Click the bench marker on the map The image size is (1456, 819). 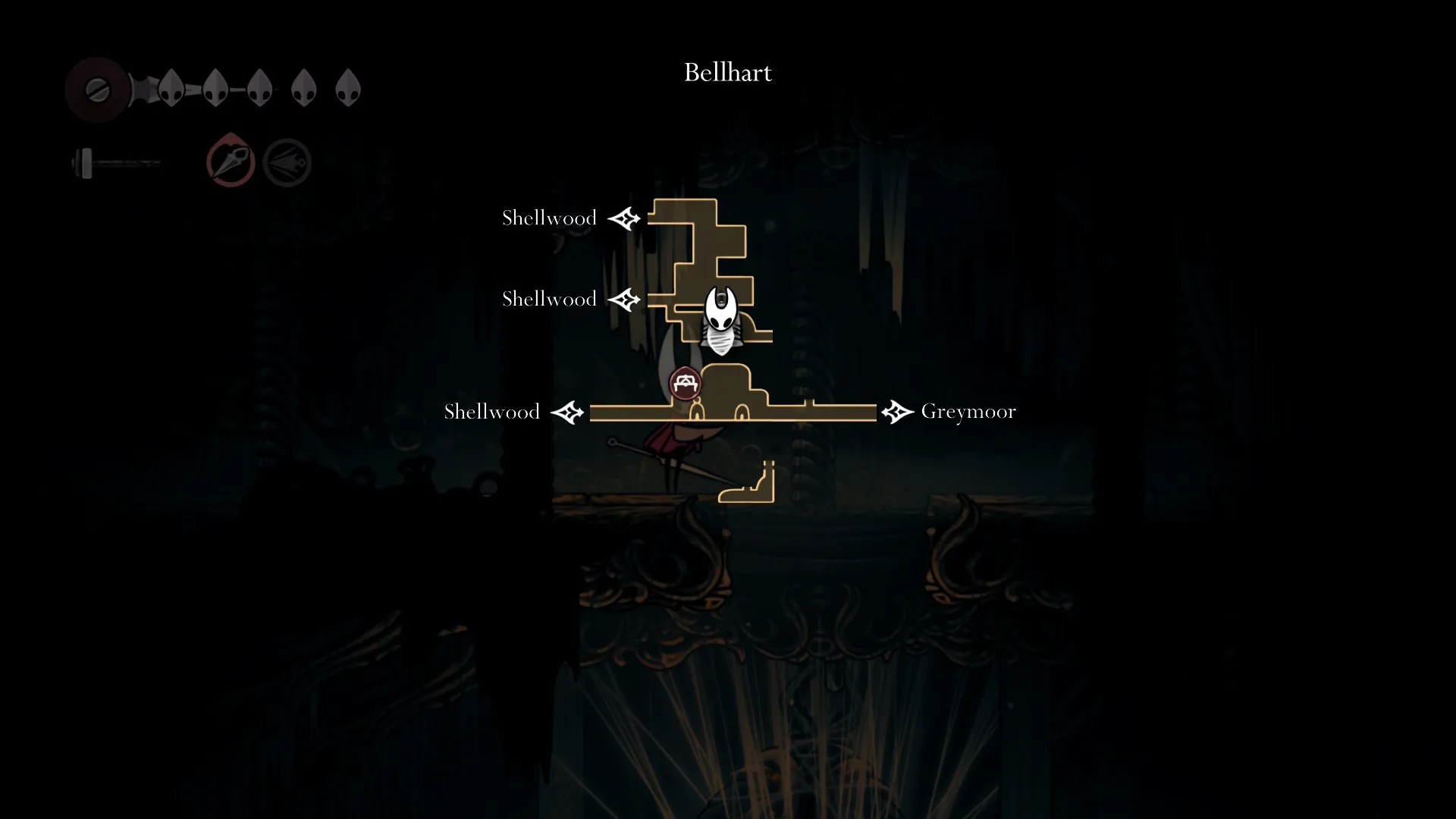(x=685, y=383)
